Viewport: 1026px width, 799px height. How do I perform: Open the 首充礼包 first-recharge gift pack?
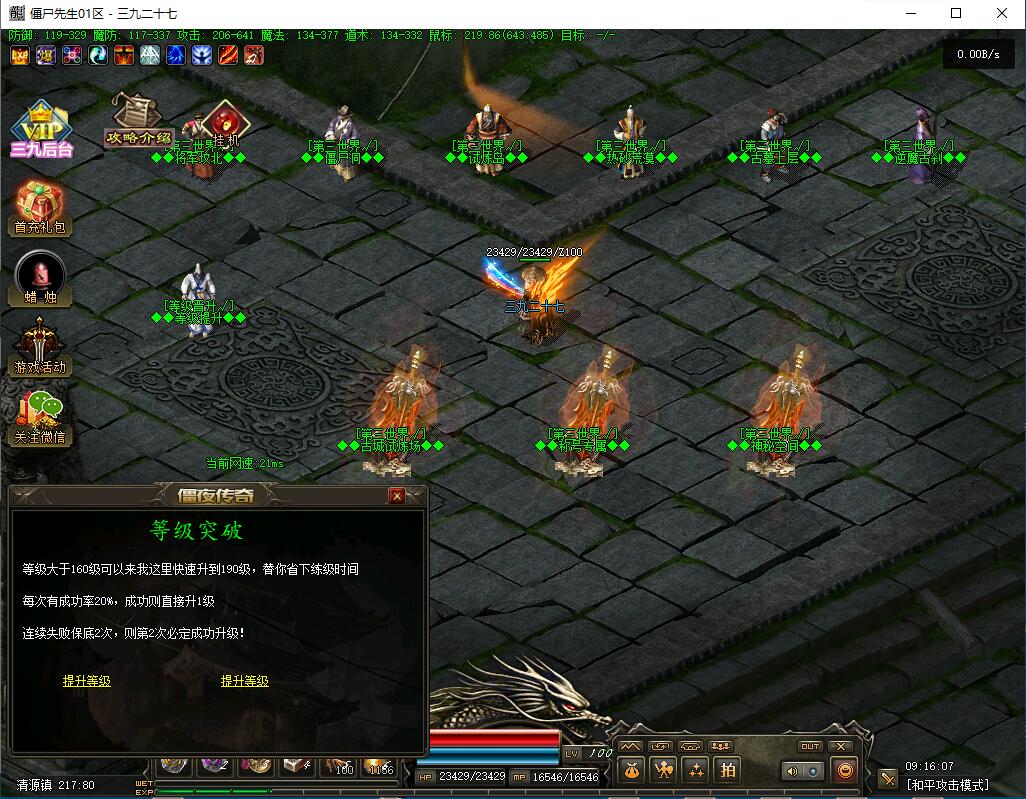point(41,207)
